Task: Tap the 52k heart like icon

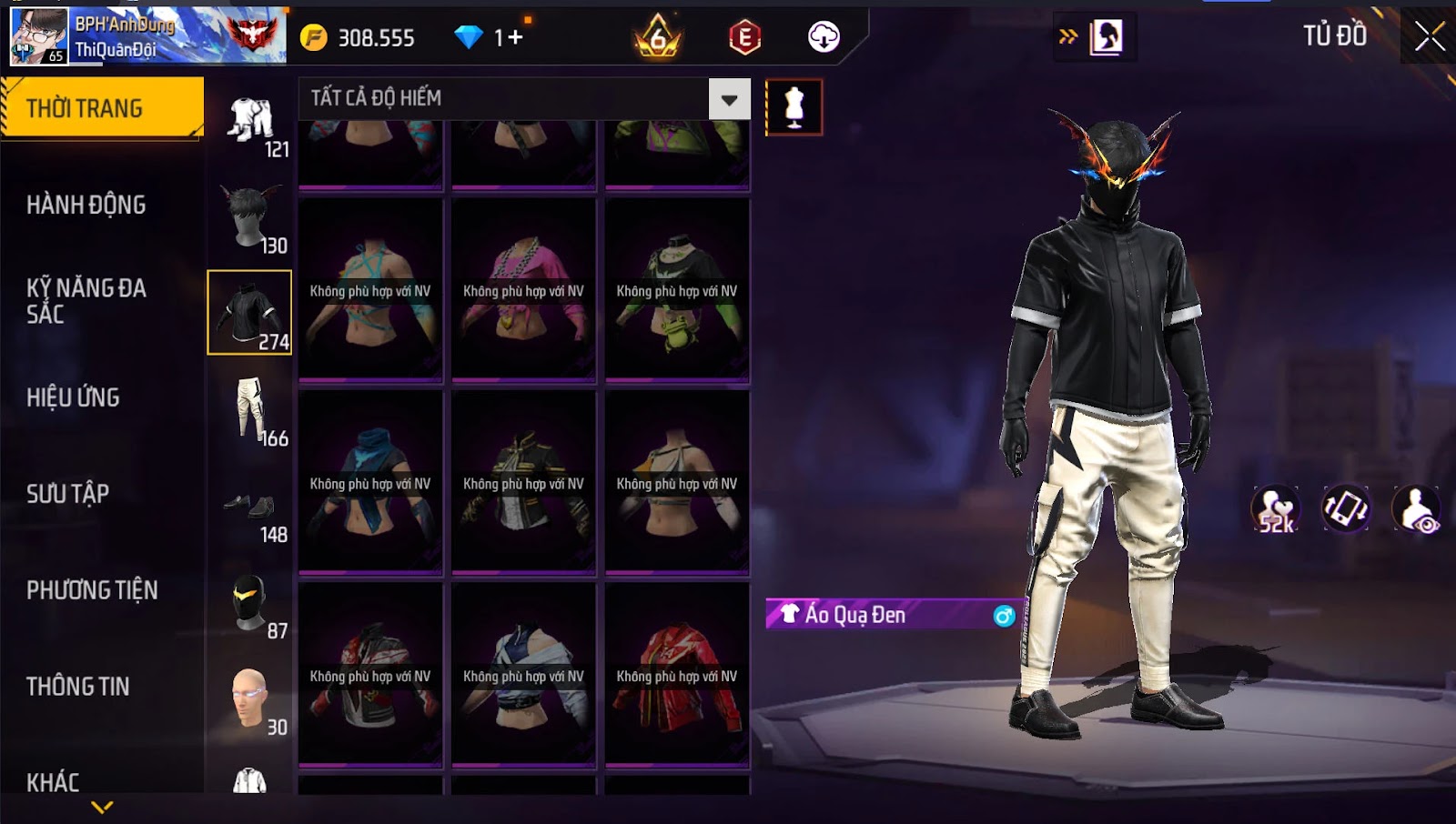Action: click(x=1276, y=509)
